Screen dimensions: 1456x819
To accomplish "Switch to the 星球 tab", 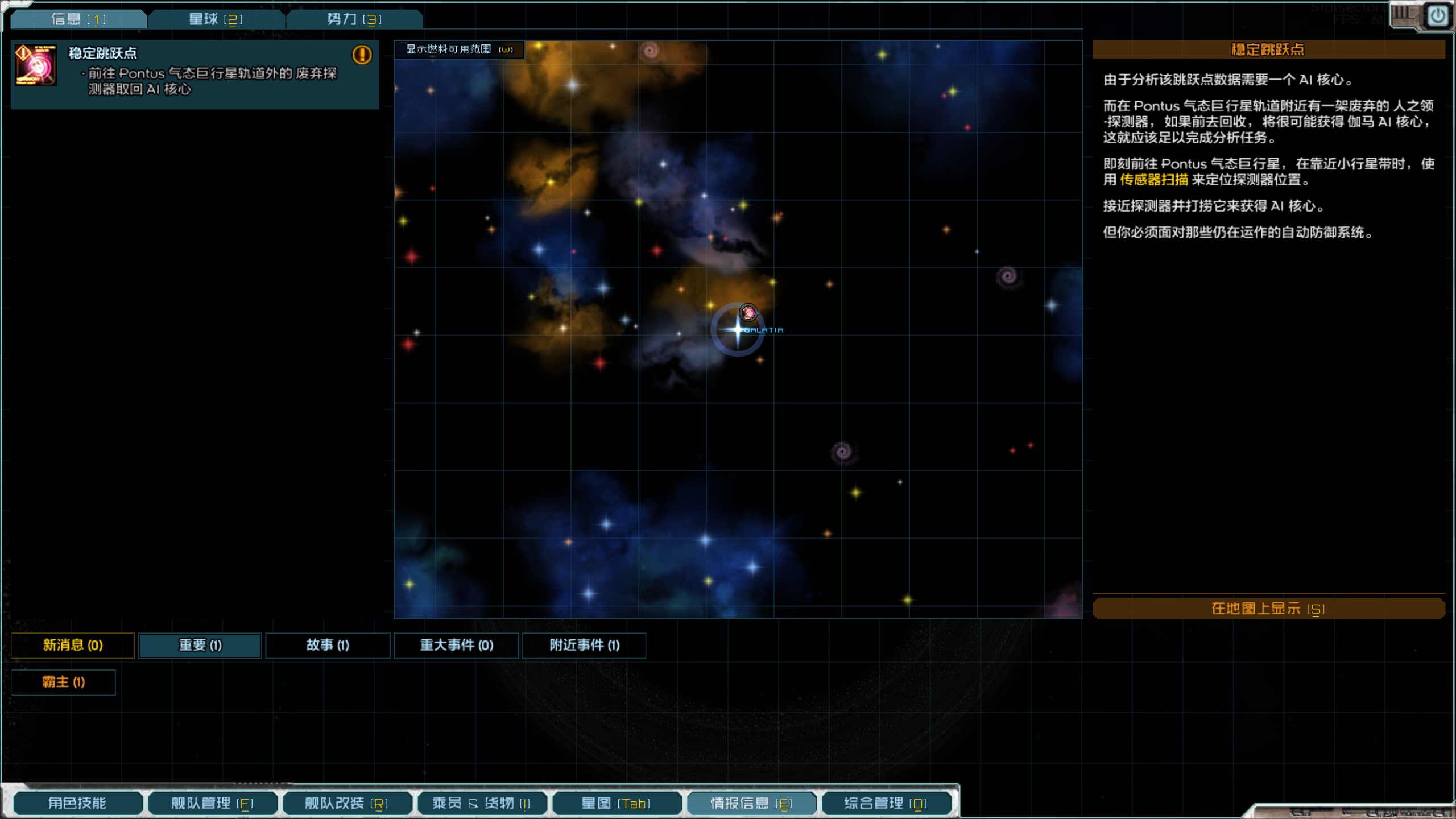I will pos(215,18).
